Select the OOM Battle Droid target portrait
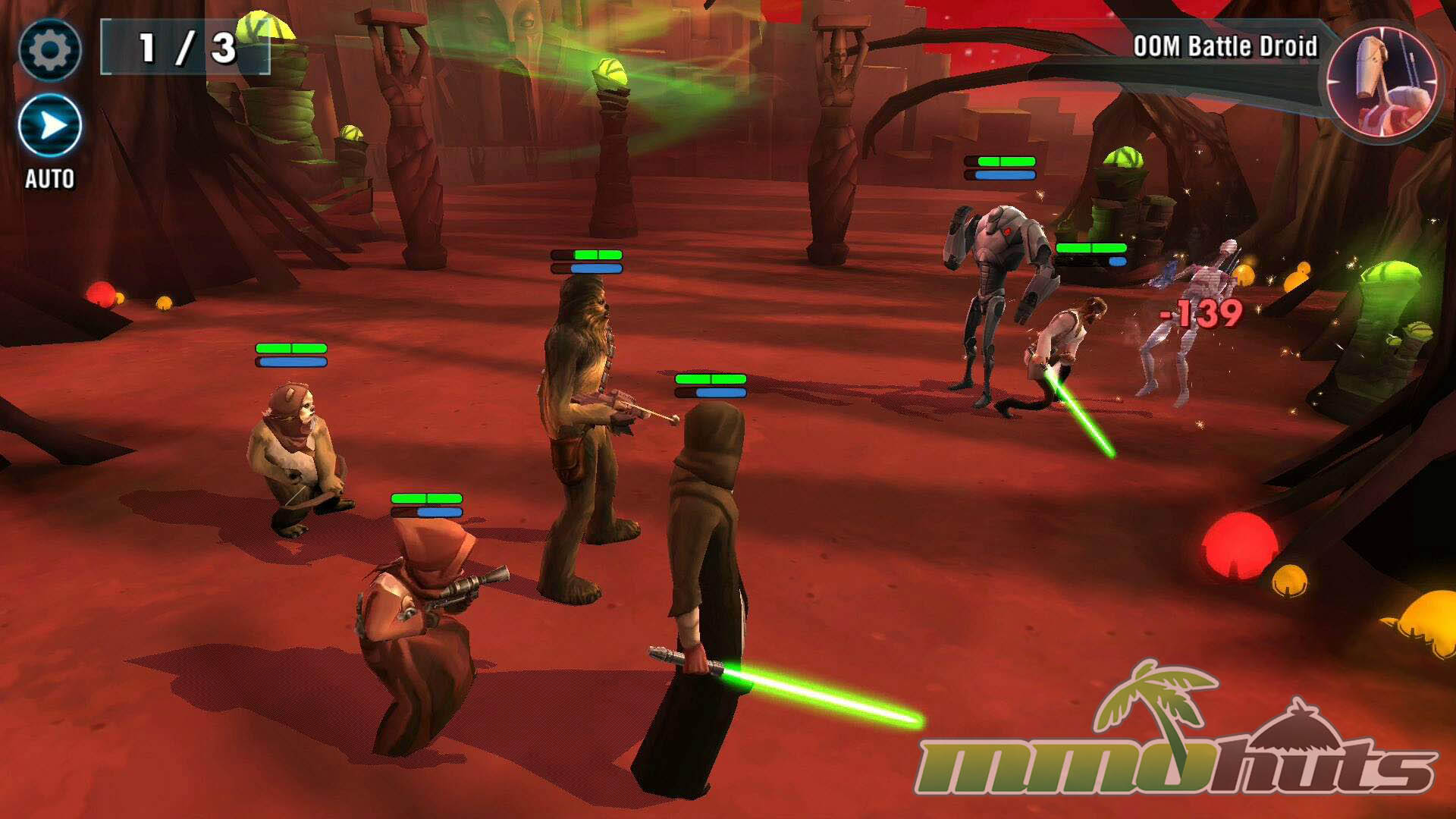Screen dimensions: 1456x819 point(1382,80)
